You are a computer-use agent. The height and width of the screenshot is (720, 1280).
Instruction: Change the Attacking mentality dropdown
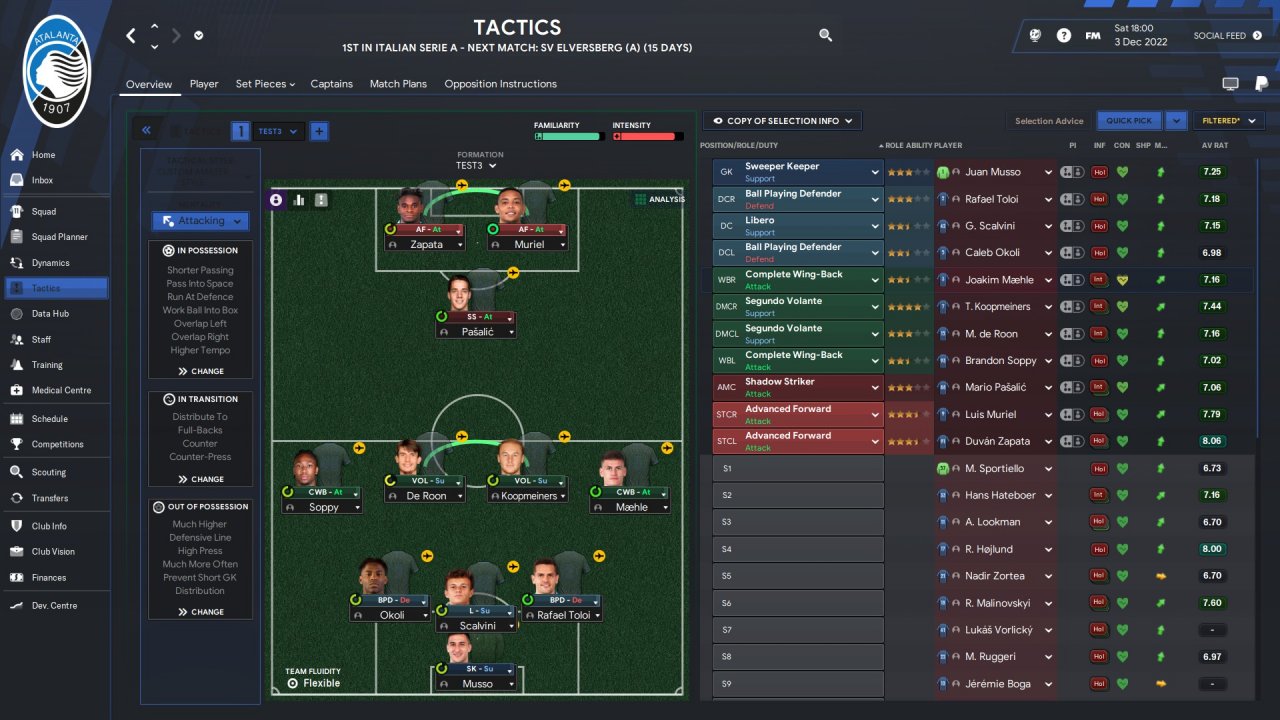(x=200, y=221)
